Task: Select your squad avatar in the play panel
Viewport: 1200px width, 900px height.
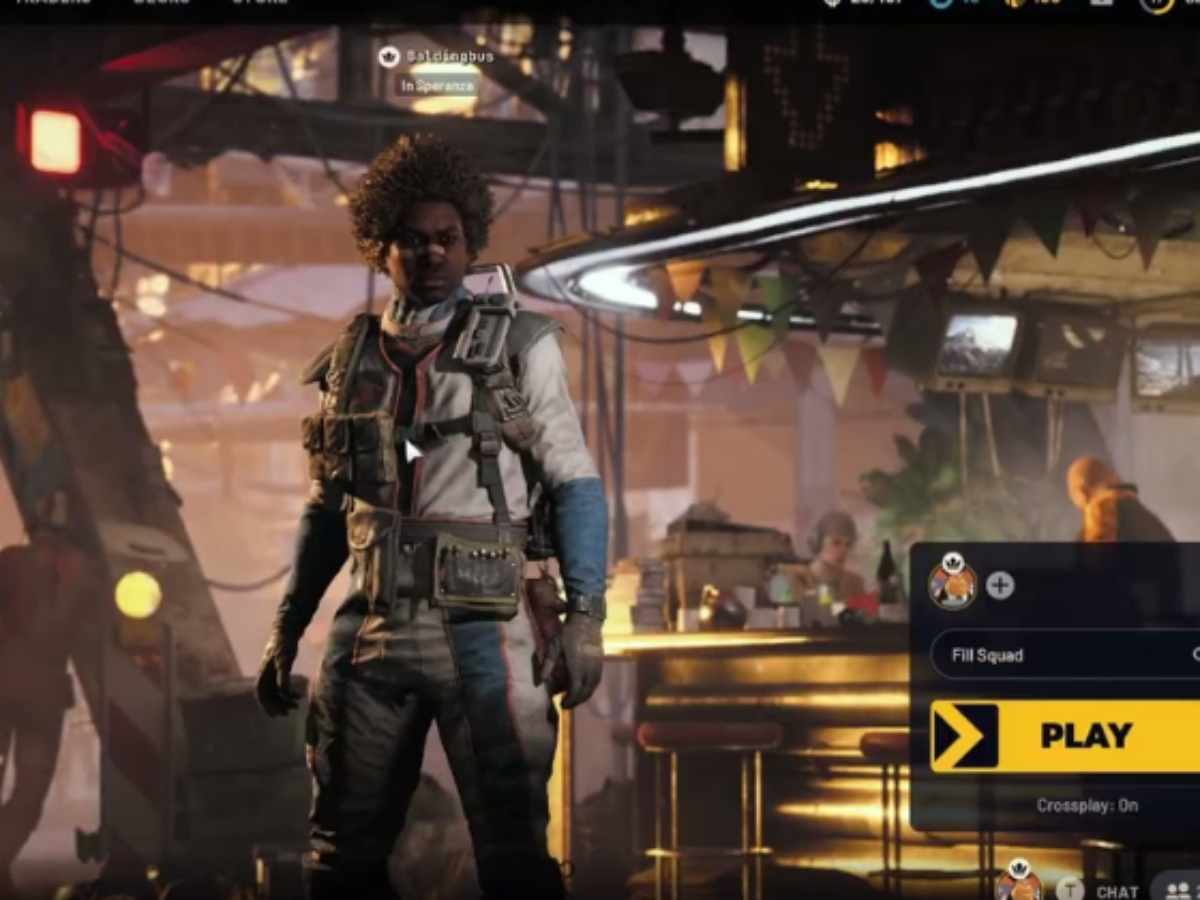Action: click(952, 581)
